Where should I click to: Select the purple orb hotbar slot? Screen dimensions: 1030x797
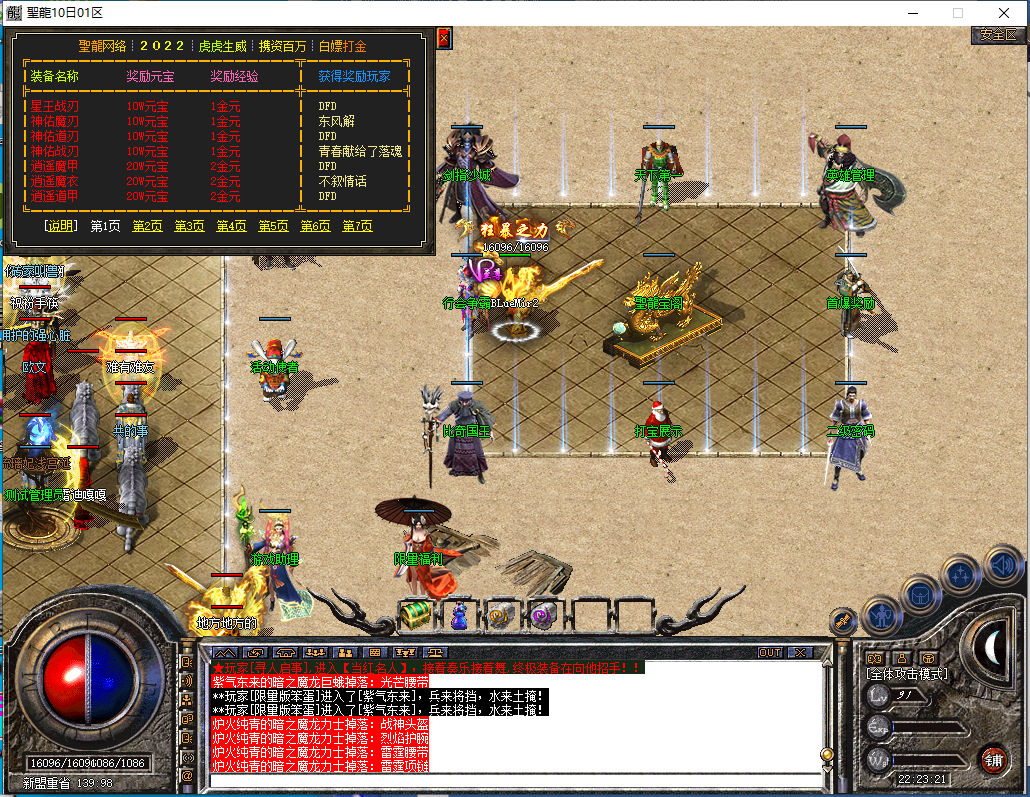pos(545,615)
